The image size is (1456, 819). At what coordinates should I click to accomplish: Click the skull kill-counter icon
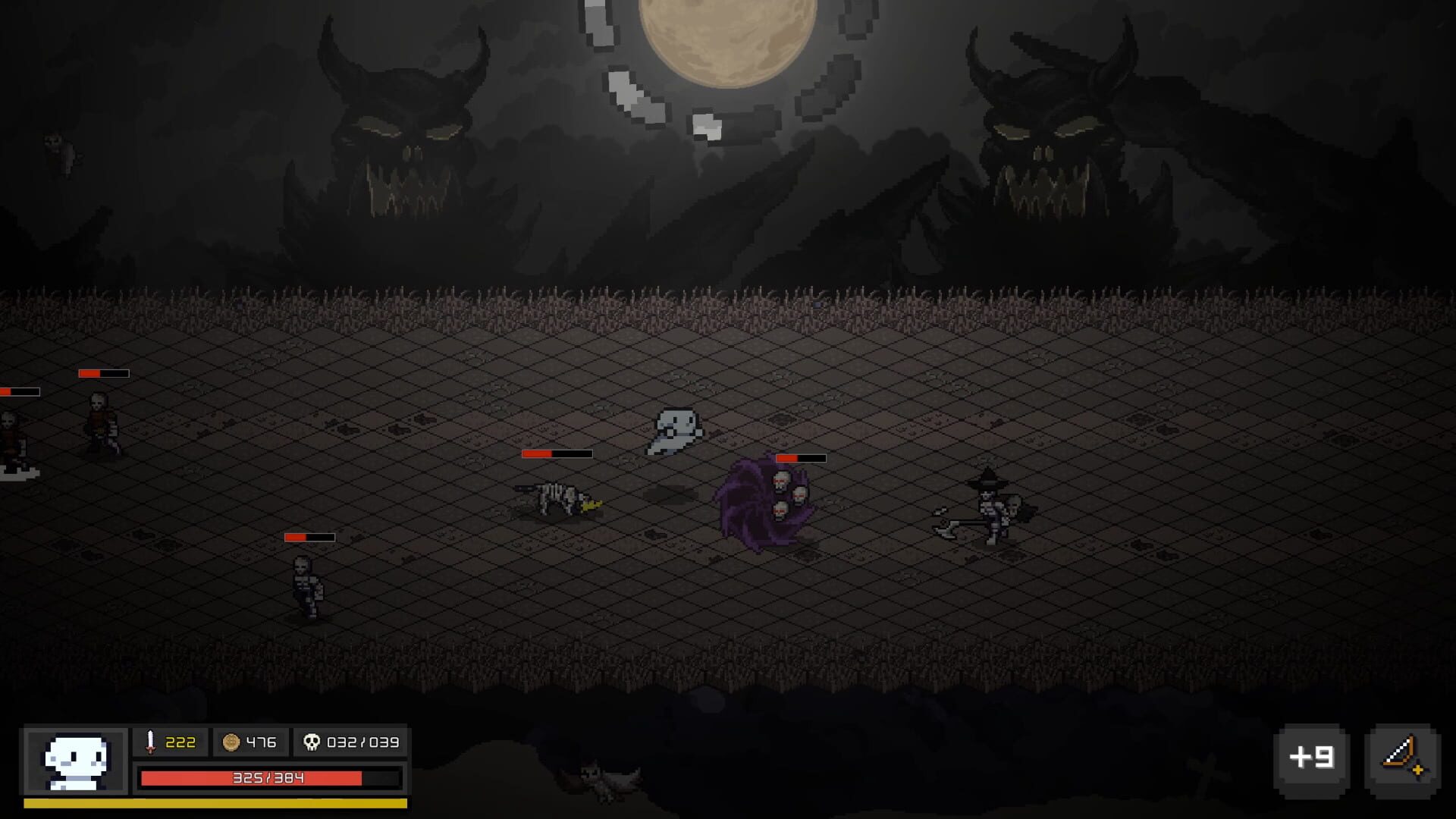click(x=312, y=743)
